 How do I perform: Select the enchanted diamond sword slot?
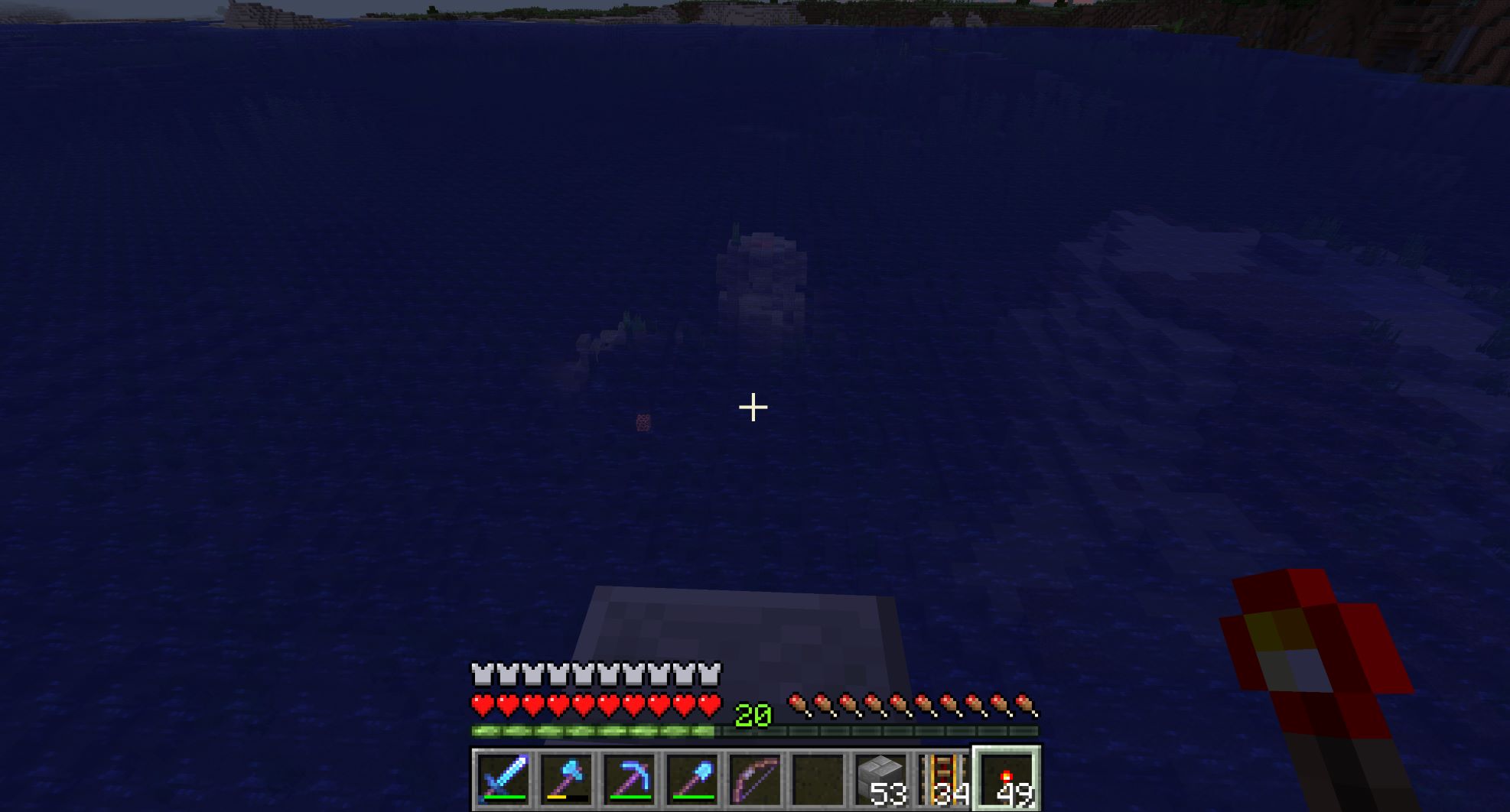point(503,779)
